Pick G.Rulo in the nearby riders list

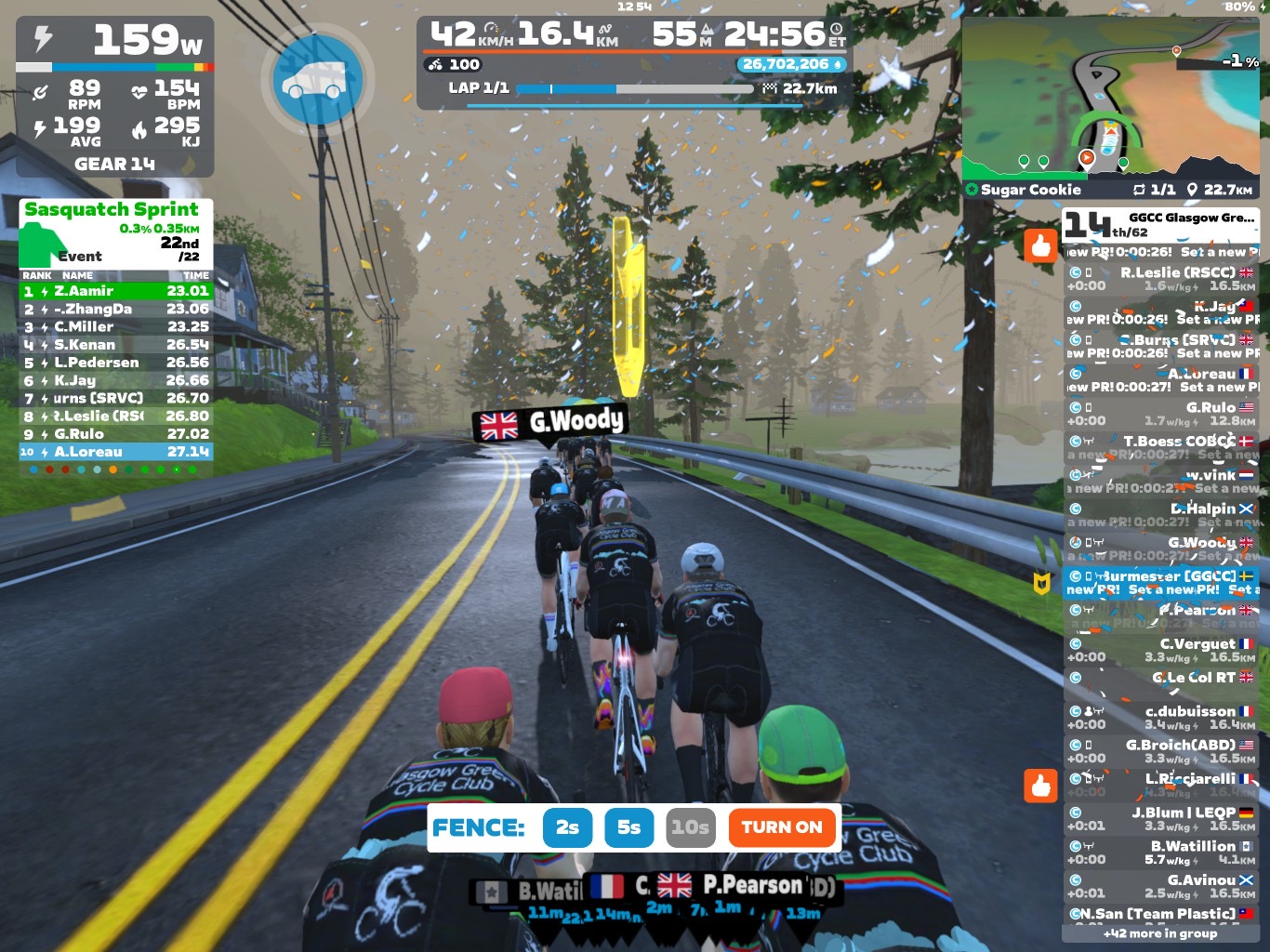pyautogui.click(x=1162, y=414)
